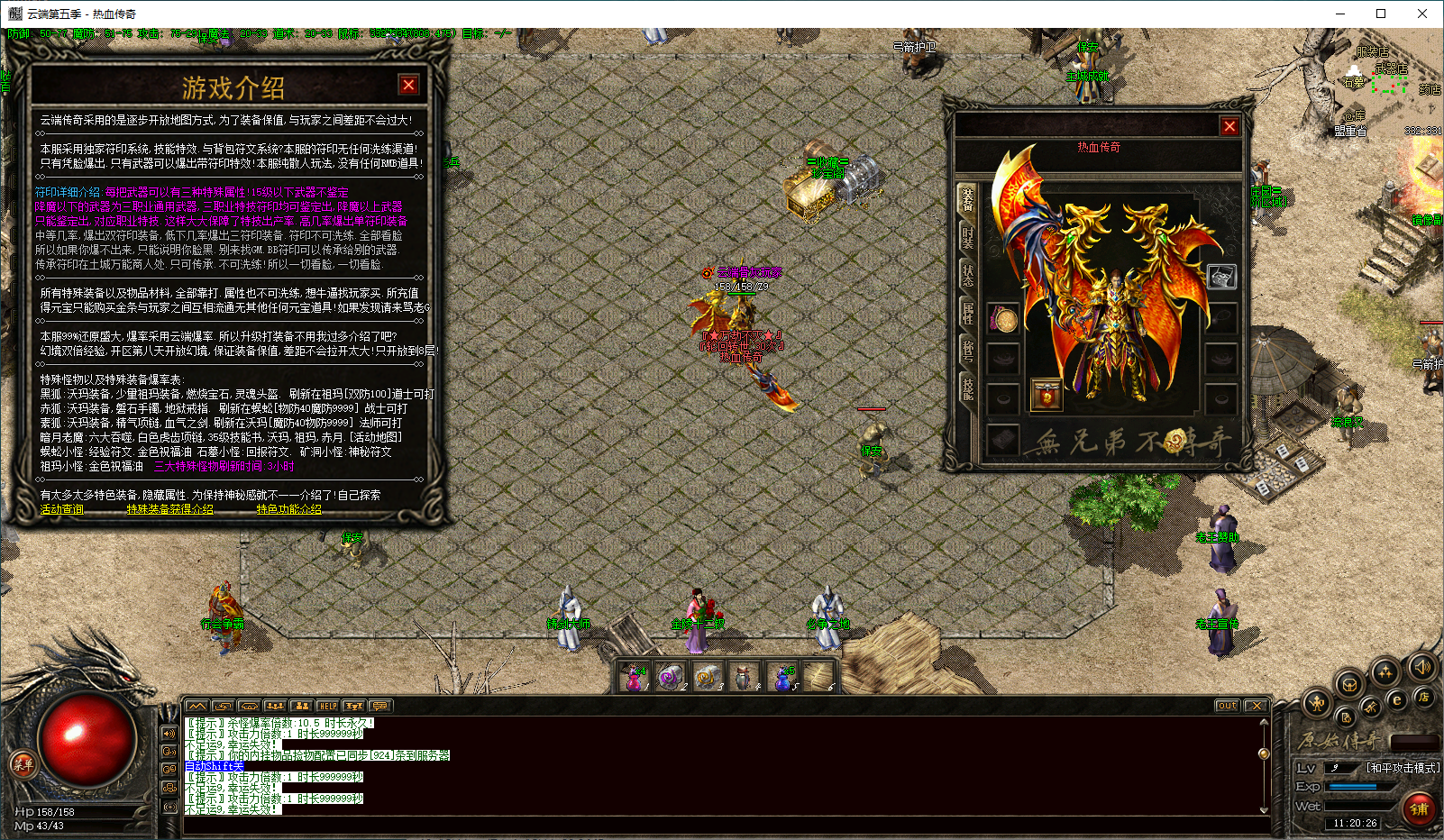The width and height of the screenshot is (1444, 840).
Task: Select the equipped necklace medallion slot
Action: point(1003,318)
